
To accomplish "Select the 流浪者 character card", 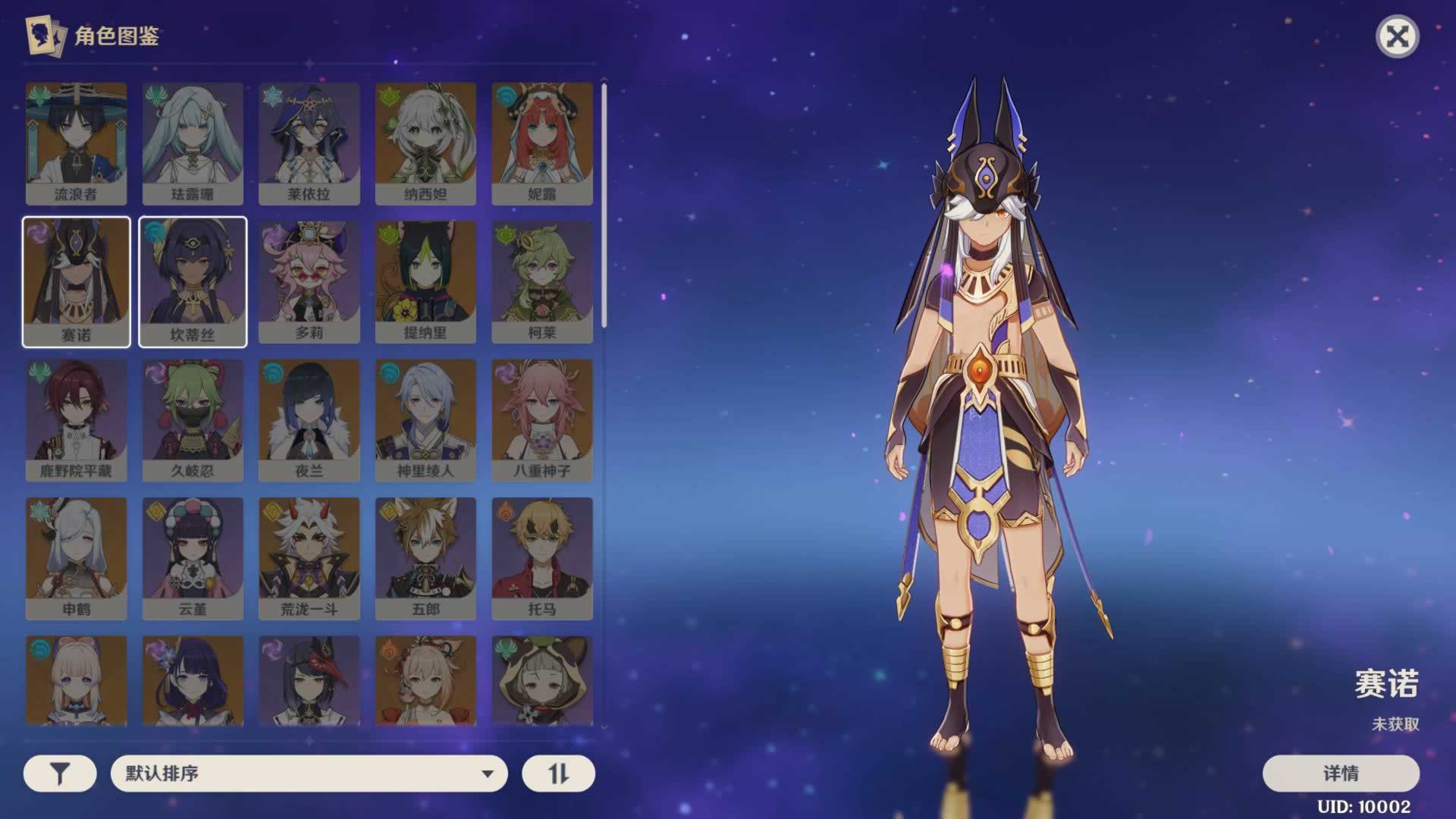I will 76,143.
